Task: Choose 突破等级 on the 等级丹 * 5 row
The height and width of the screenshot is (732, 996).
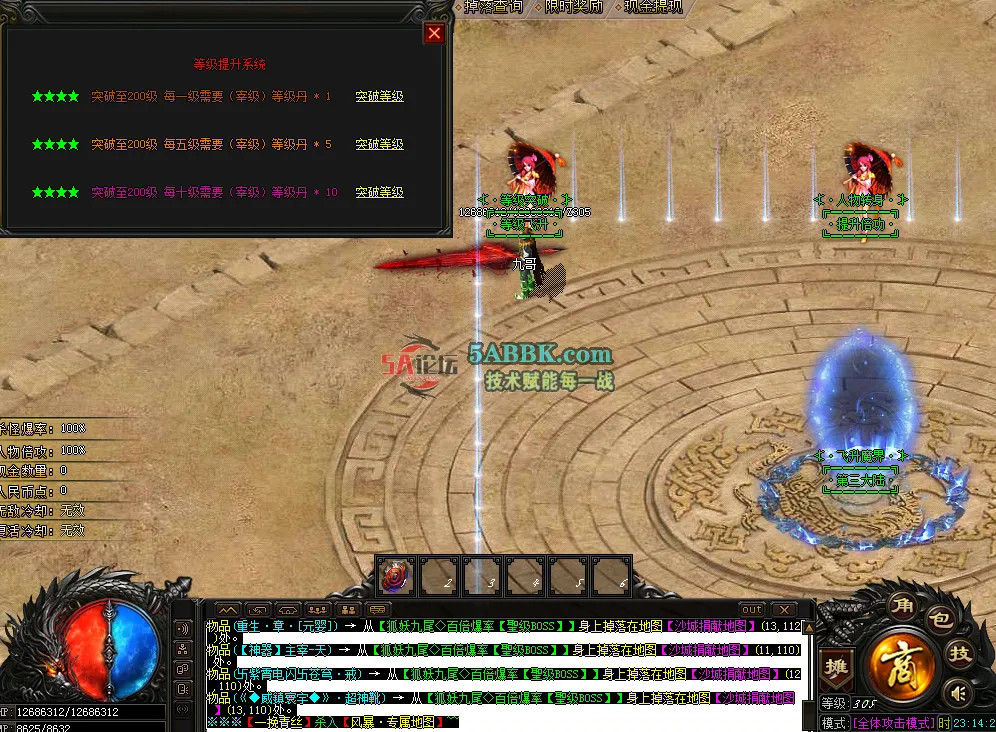Action: (380, 145)
